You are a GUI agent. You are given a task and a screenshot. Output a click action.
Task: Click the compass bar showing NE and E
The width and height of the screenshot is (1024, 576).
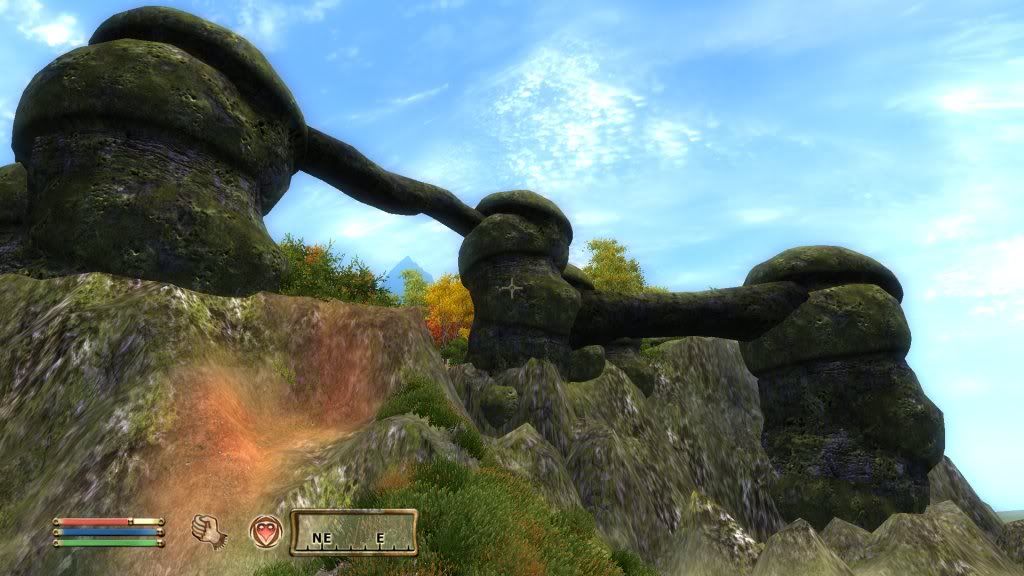(353, 533)
